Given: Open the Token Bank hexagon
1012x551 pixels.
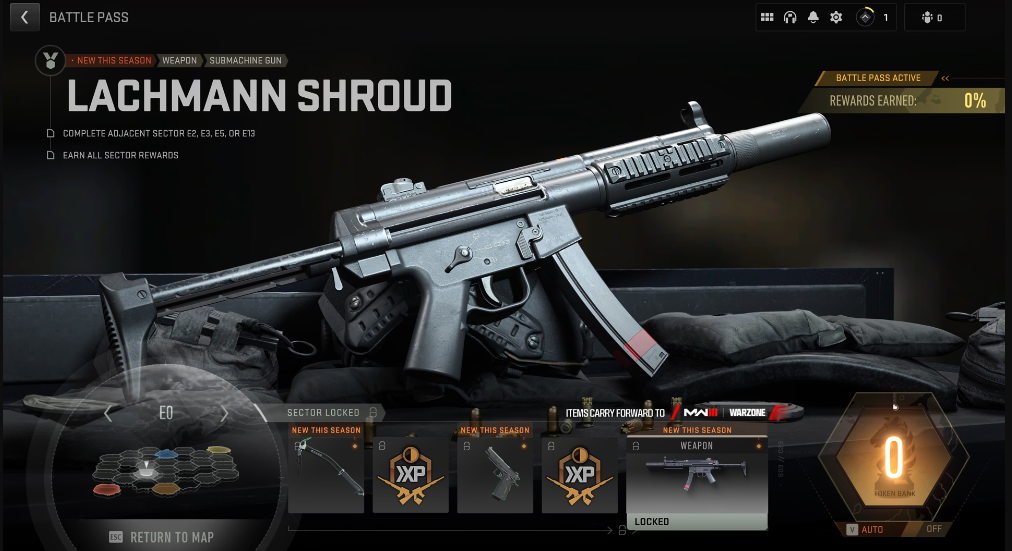Looking at the screenshot, I should pyautogui.click(x=893, y=460).
